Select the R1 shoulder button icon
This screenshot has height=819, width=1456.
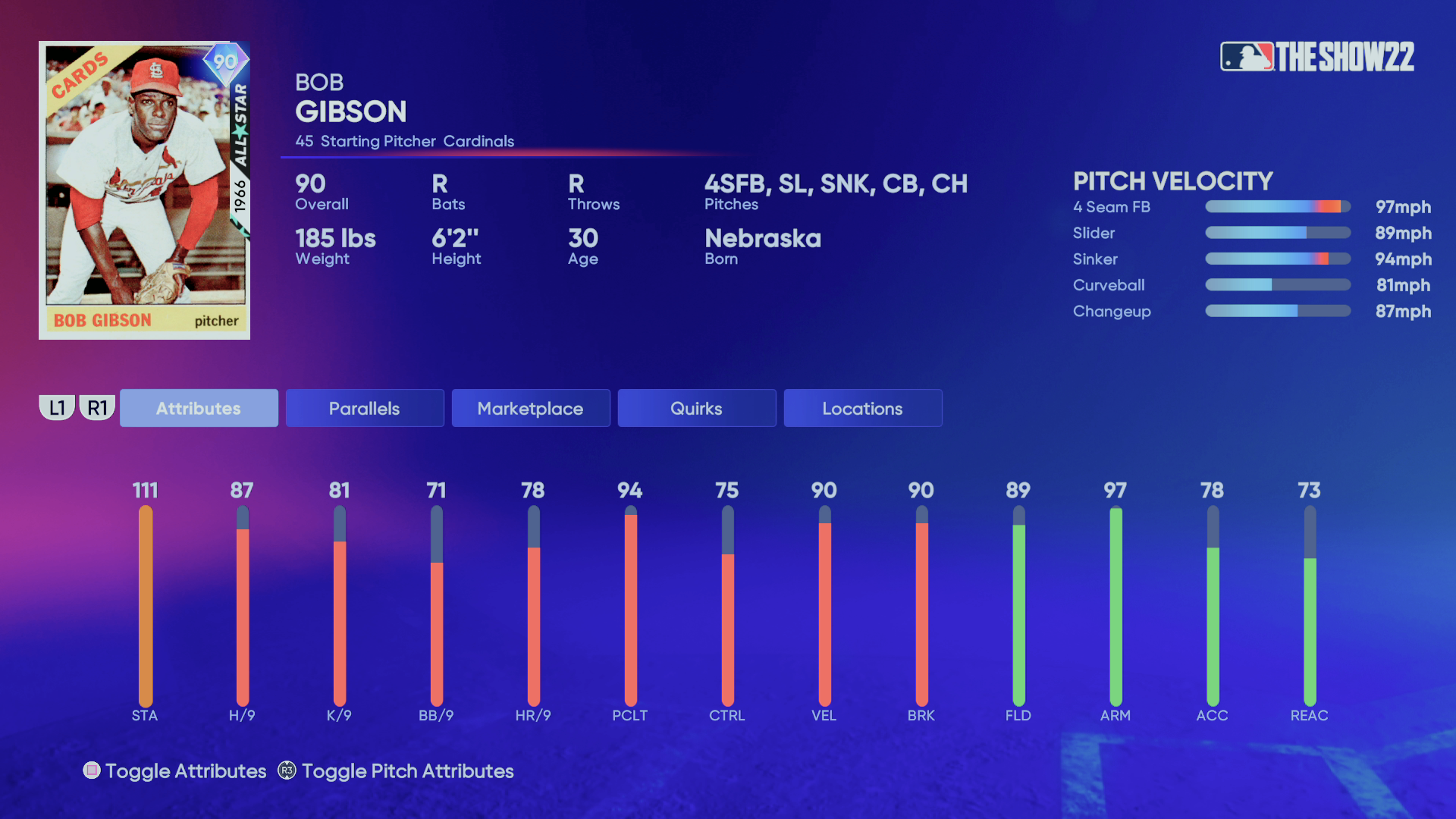97,407
